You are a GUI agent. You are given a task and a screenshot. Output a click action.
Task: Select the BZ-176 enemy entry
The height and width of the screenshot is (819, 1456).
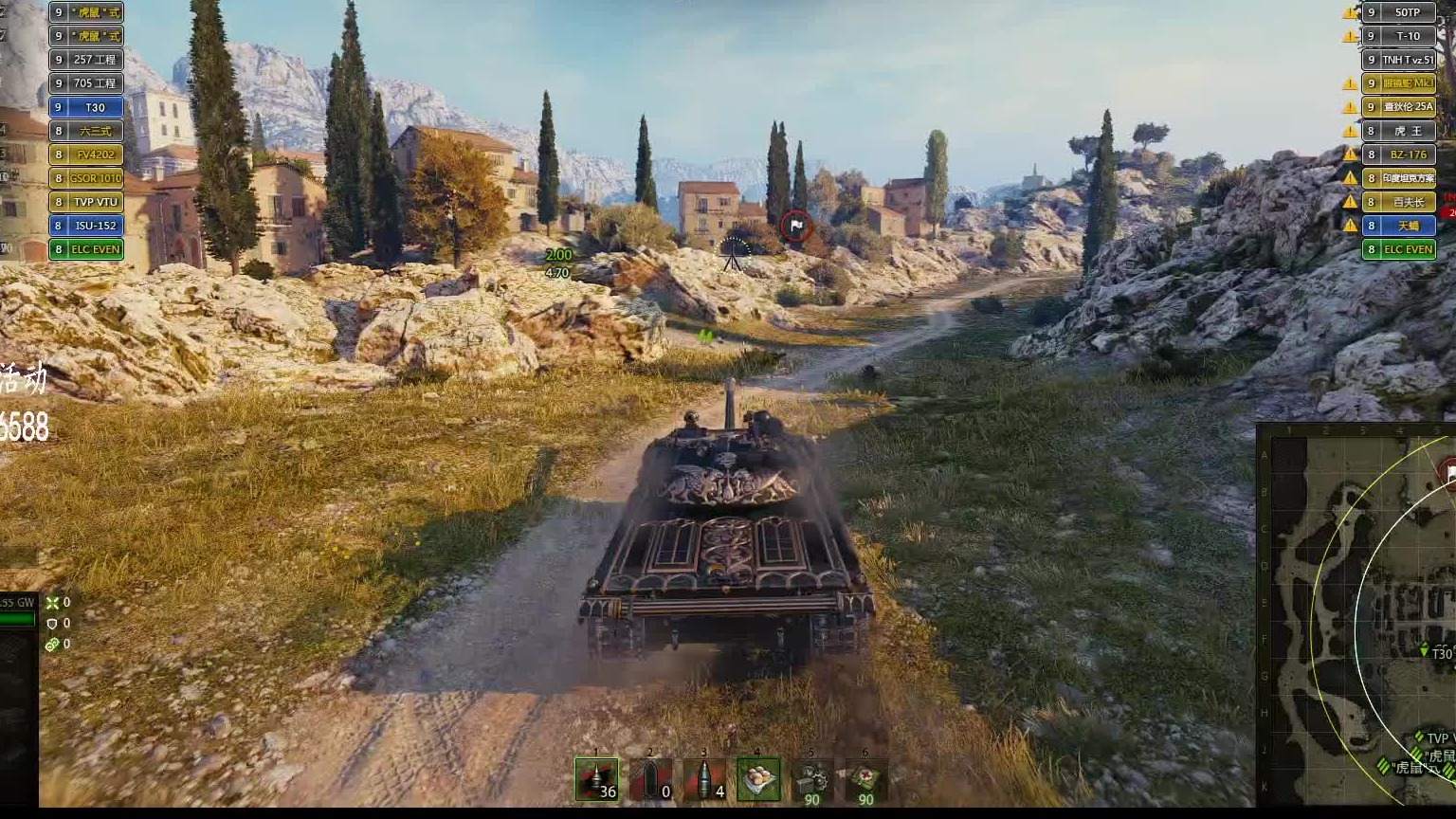click(1399, 155)
